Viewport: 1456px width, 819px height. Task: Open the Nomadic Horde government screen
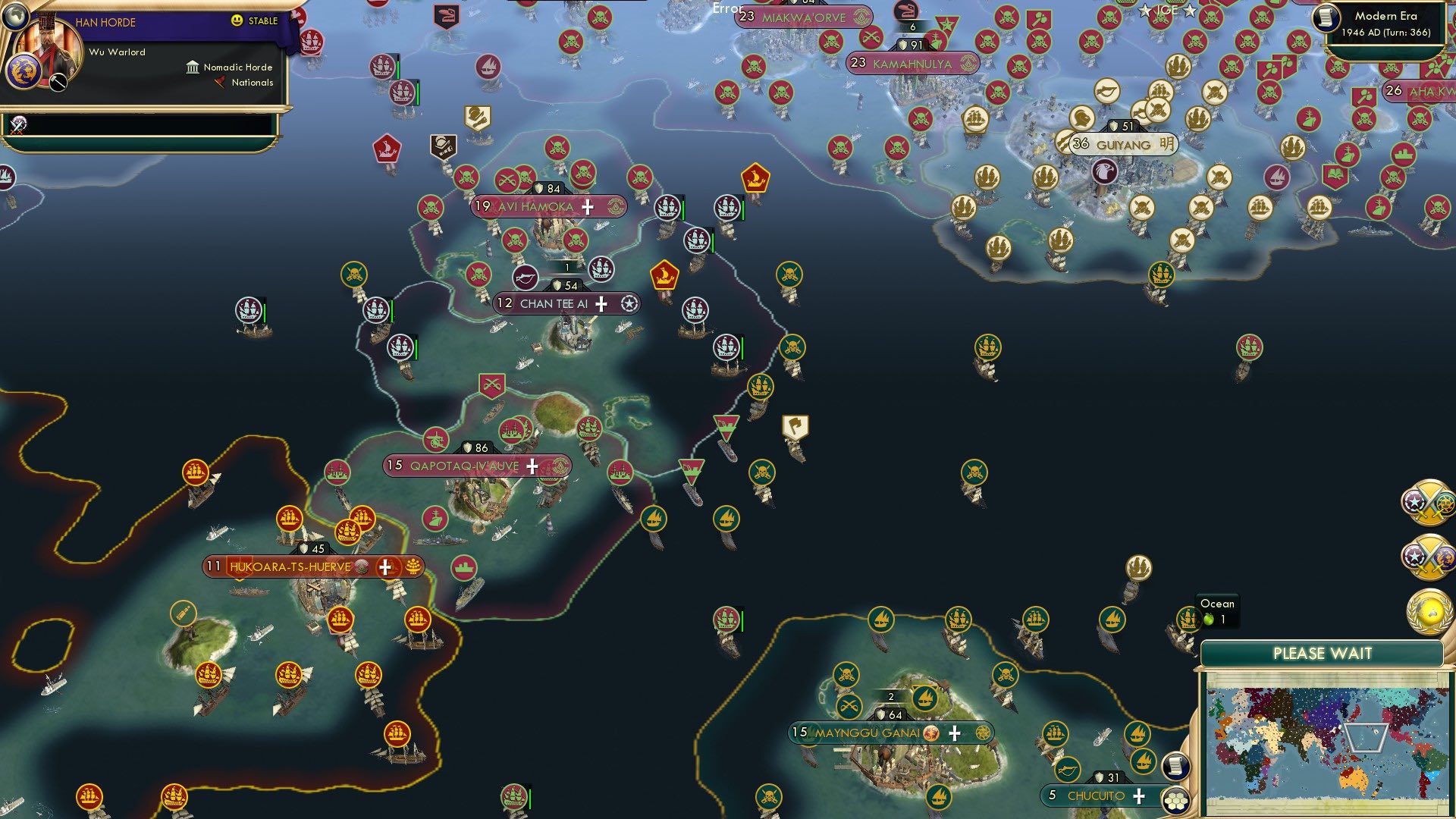click(237, 67)
